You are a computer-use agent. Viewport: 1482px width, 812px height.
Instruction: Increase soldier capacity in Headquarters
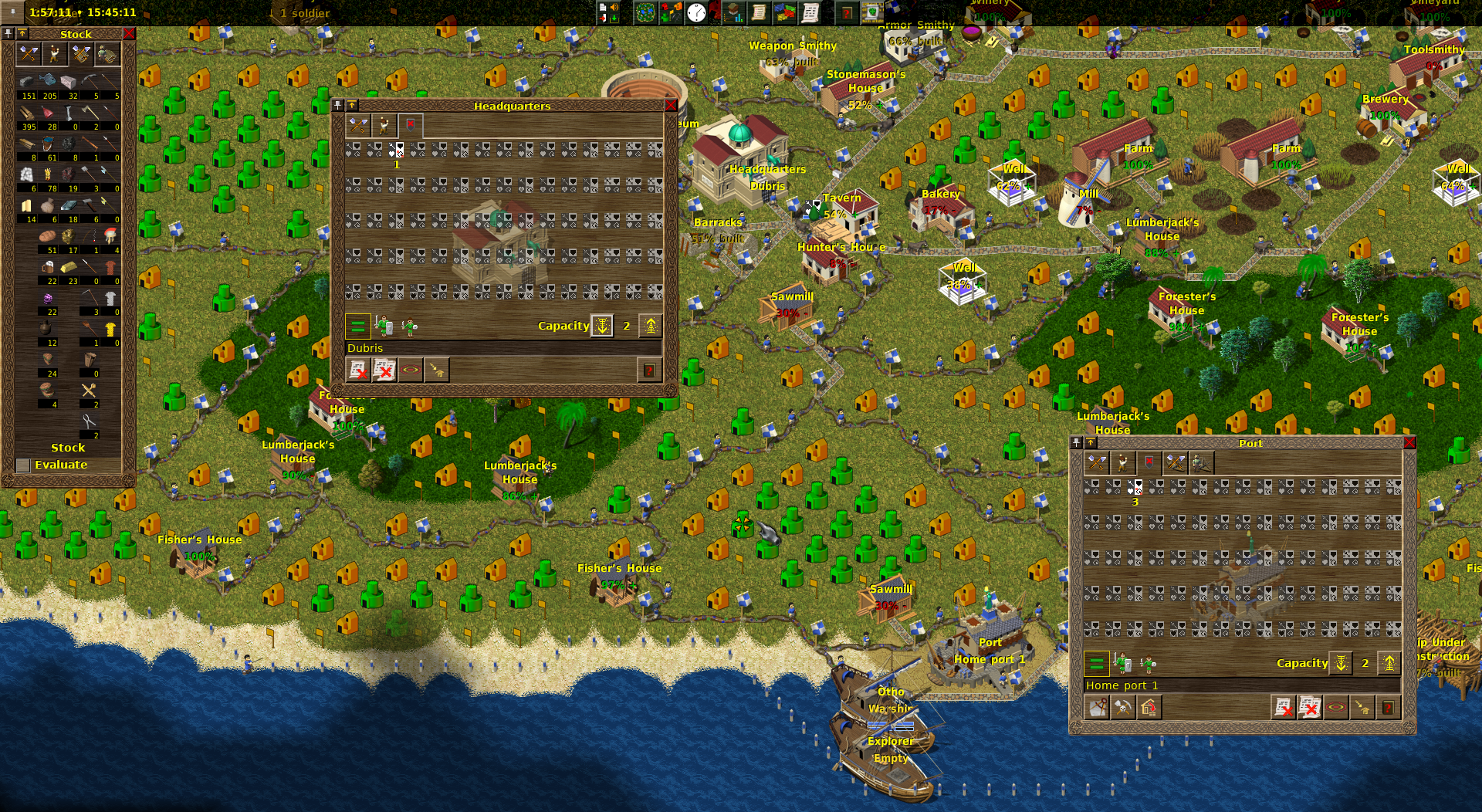pyautogui.click(x=651, y=326)
